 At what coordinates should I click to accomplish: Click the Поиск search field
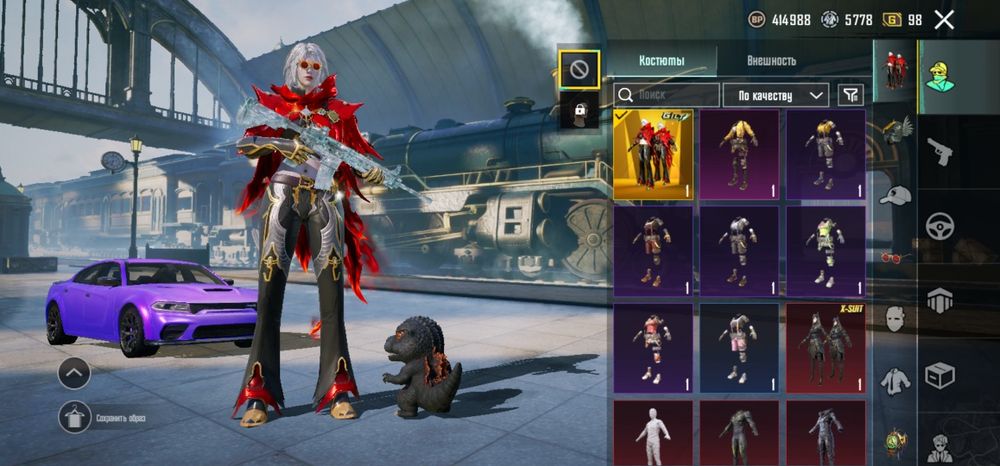(x=667, y=95)
